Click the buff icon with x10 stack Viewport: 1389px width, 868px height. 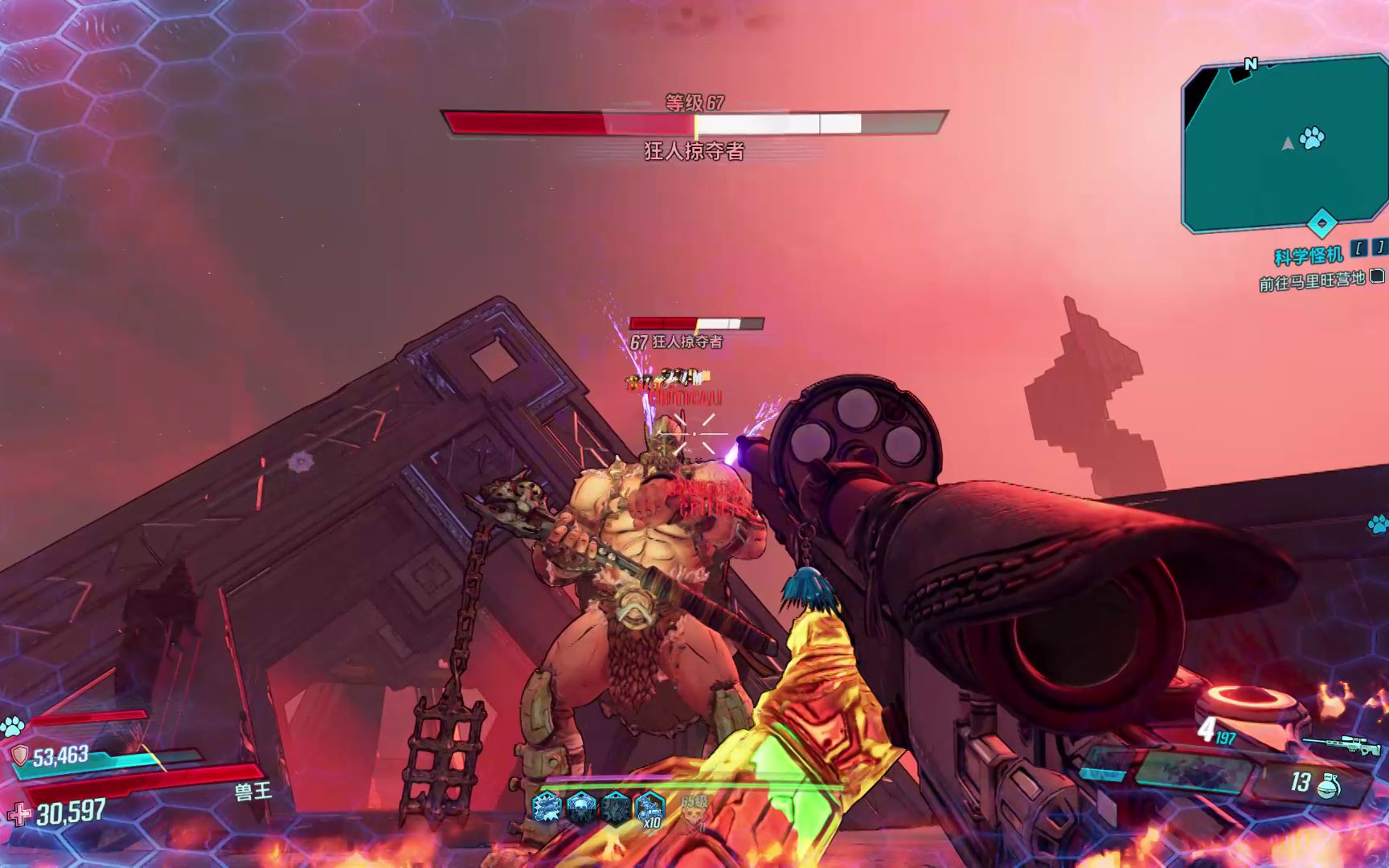pos(649,808)
